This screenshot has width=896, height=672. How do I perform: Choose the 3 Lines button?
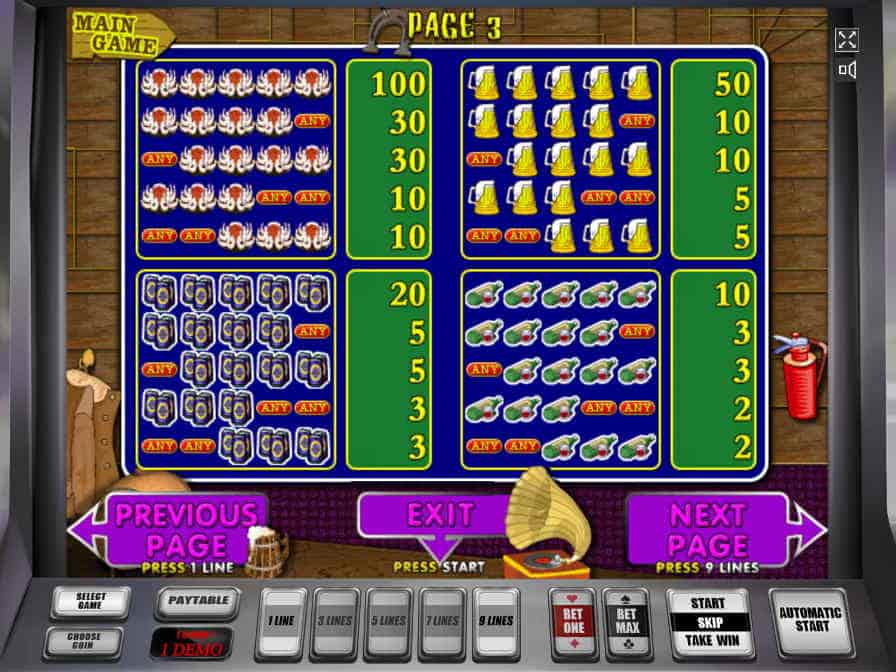[337, 622]
